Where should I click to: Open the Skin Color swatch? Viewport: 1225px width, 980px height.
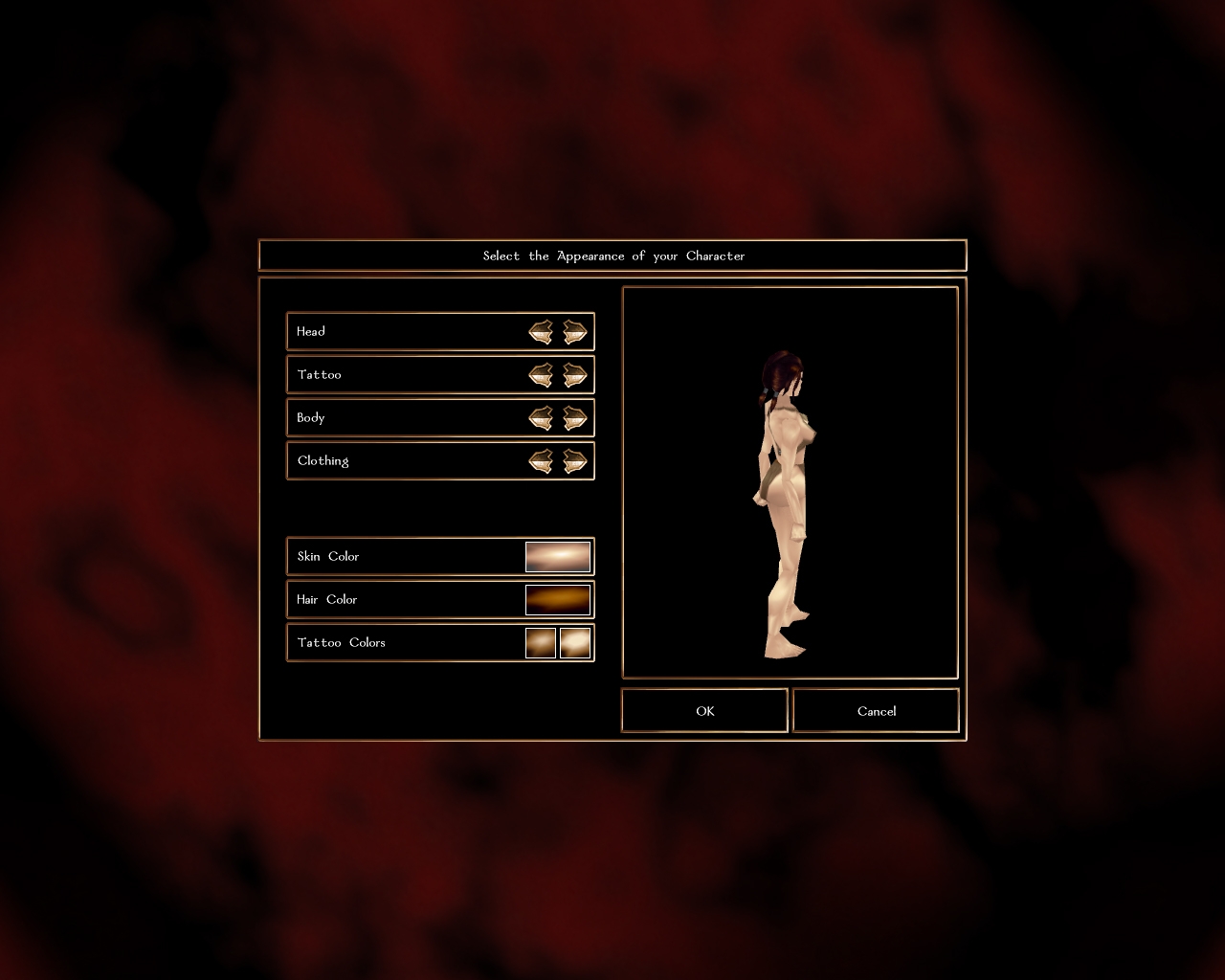click(558, 557)
